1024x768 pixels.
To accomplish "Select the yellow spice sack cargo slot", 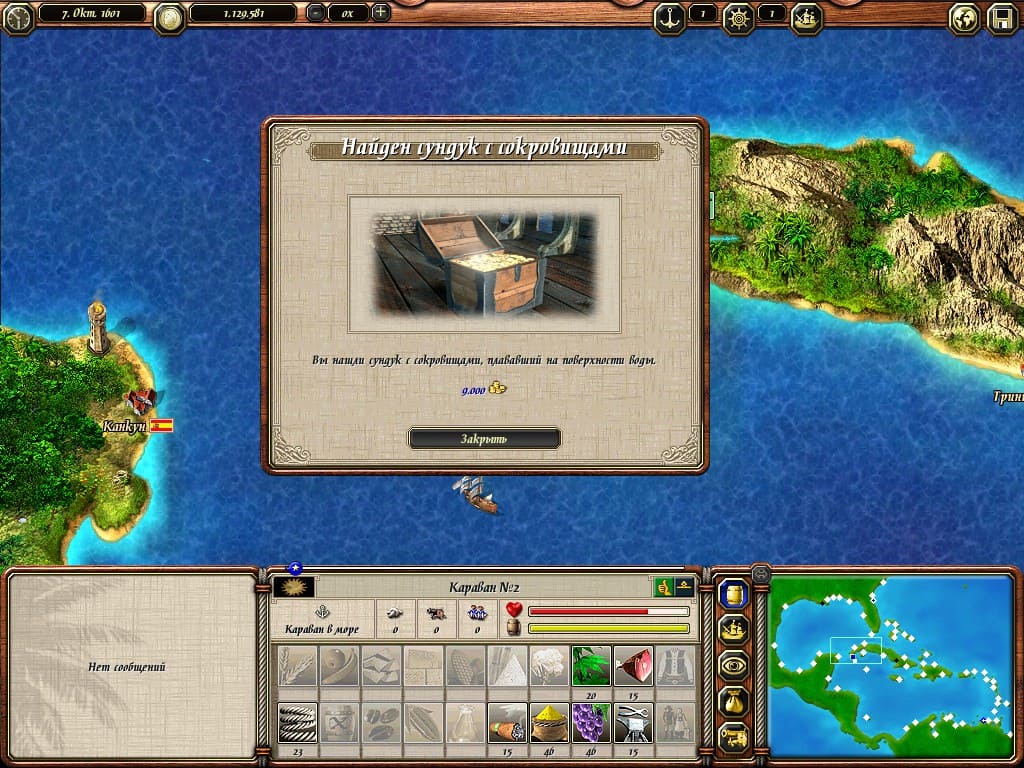I will coord(549,722).
